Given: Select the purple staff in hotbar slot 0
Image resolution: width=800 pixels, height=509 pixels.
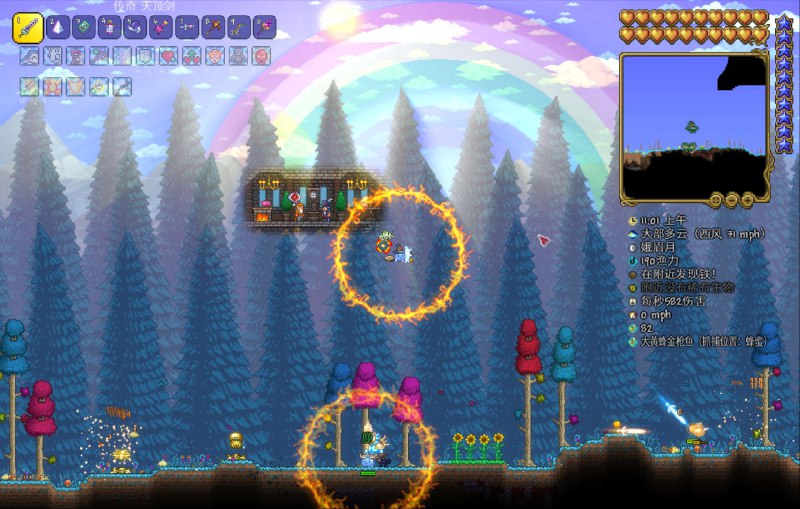Looking at the screenshot, I should pos(264,27).
